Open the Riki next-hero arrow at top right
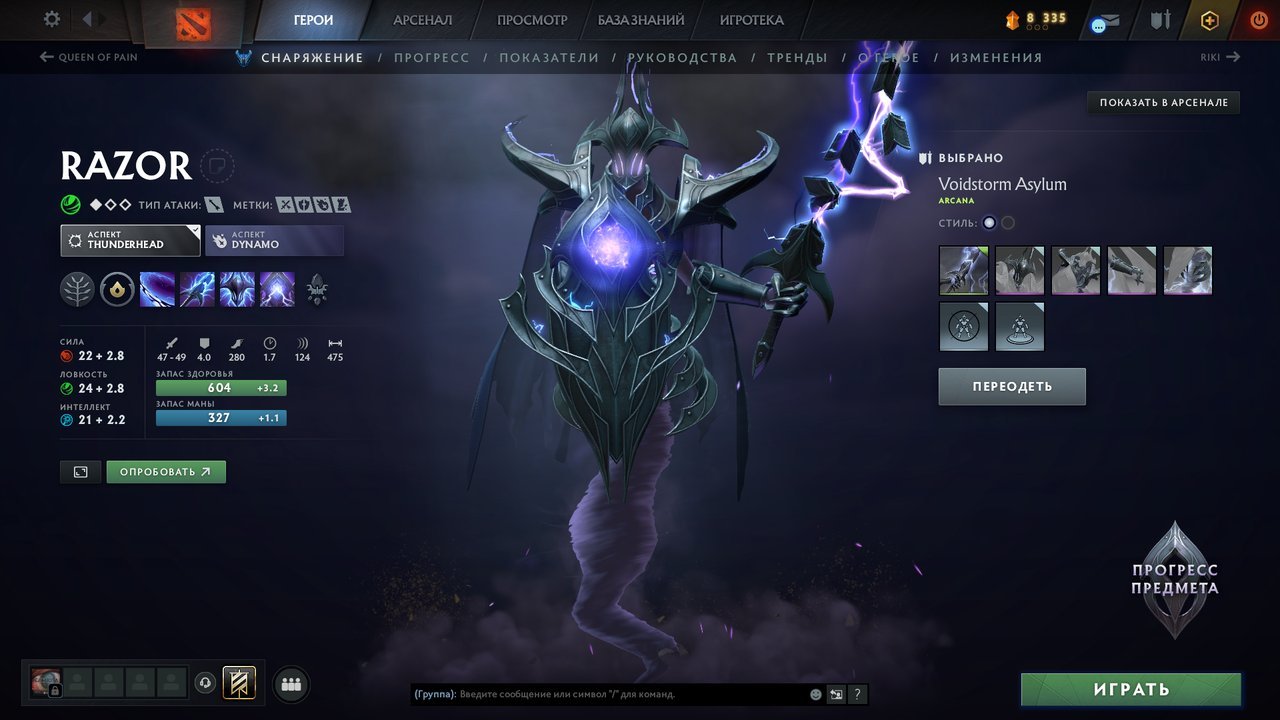 [1236, 57]
